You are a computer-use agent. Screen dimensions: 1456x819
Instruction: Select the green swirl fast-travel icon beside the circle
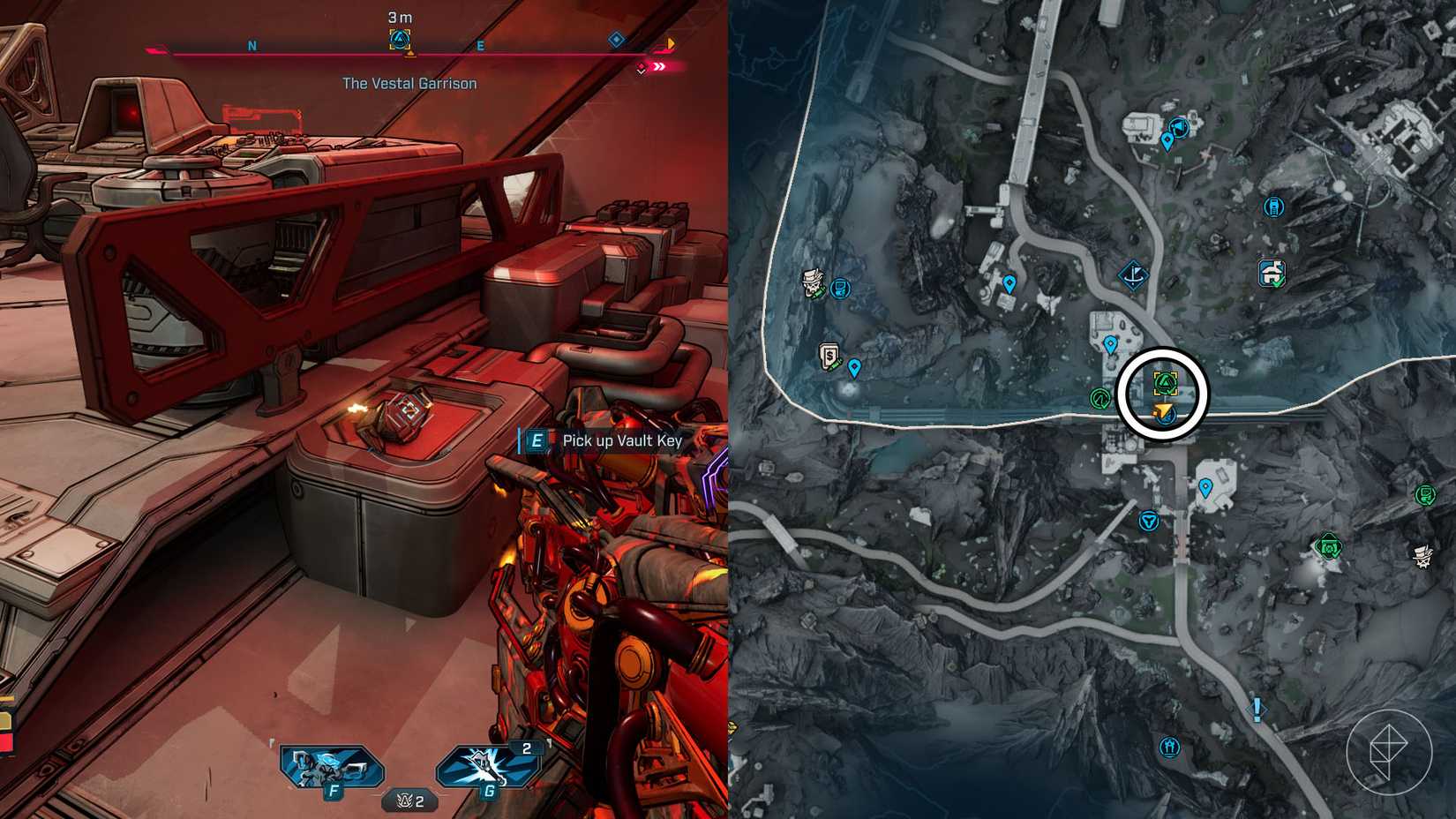coord(1100,397)
